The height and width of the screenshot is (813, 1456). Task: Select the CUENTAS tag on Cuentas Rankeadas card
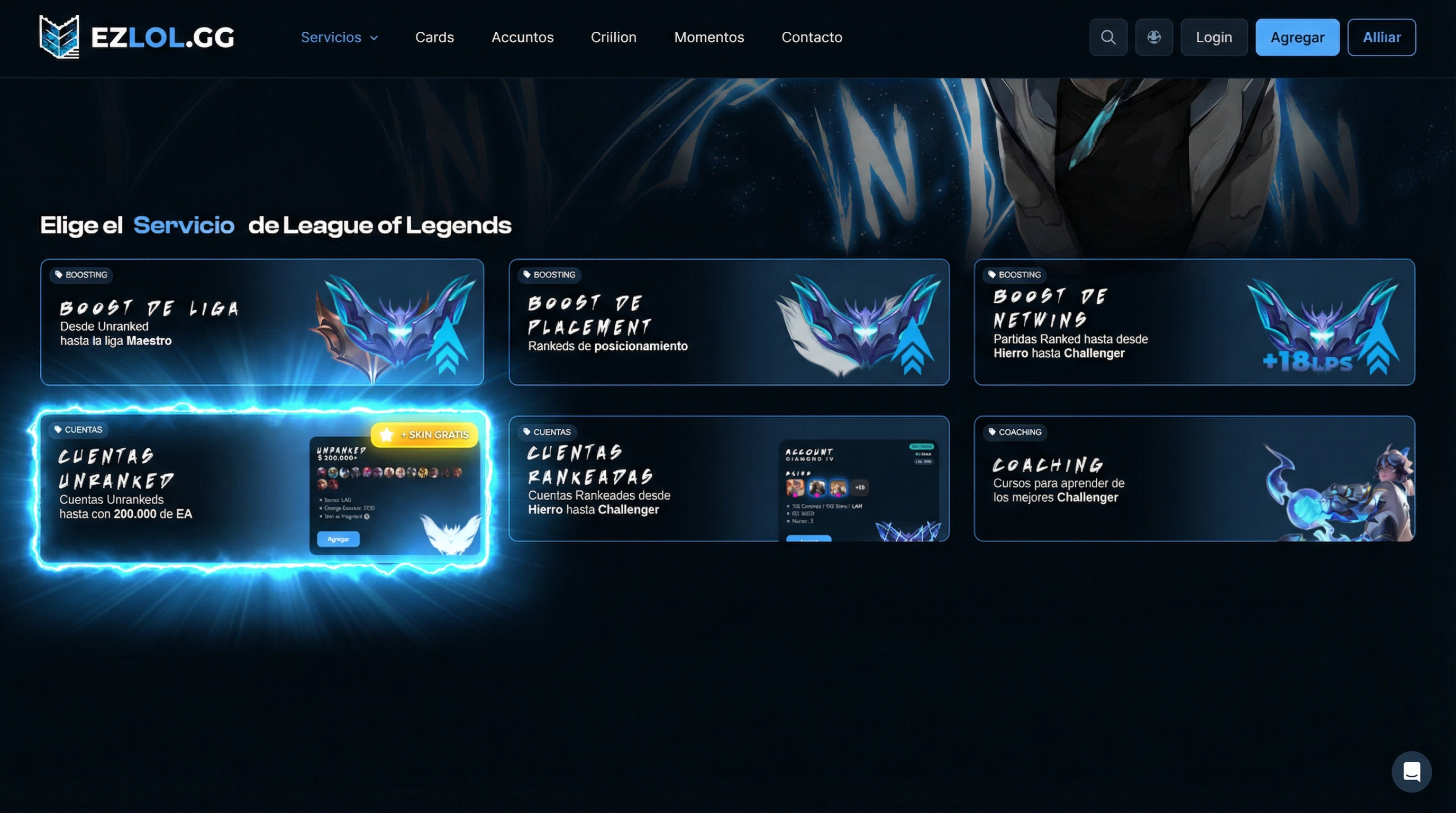coord(547,431)
